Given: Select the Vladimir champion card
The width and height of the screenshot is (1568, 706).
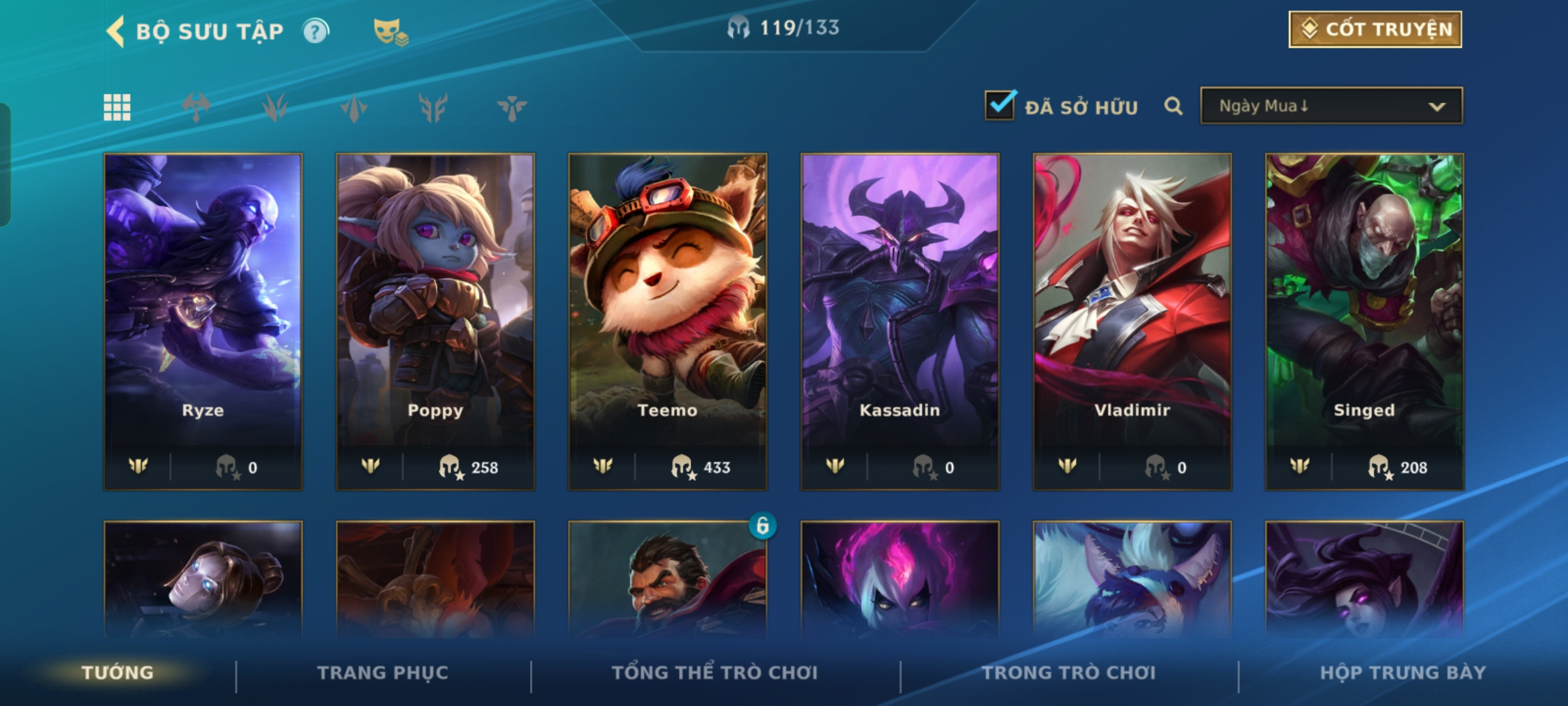Looking at the screenshot, I should click(1132, 320).
